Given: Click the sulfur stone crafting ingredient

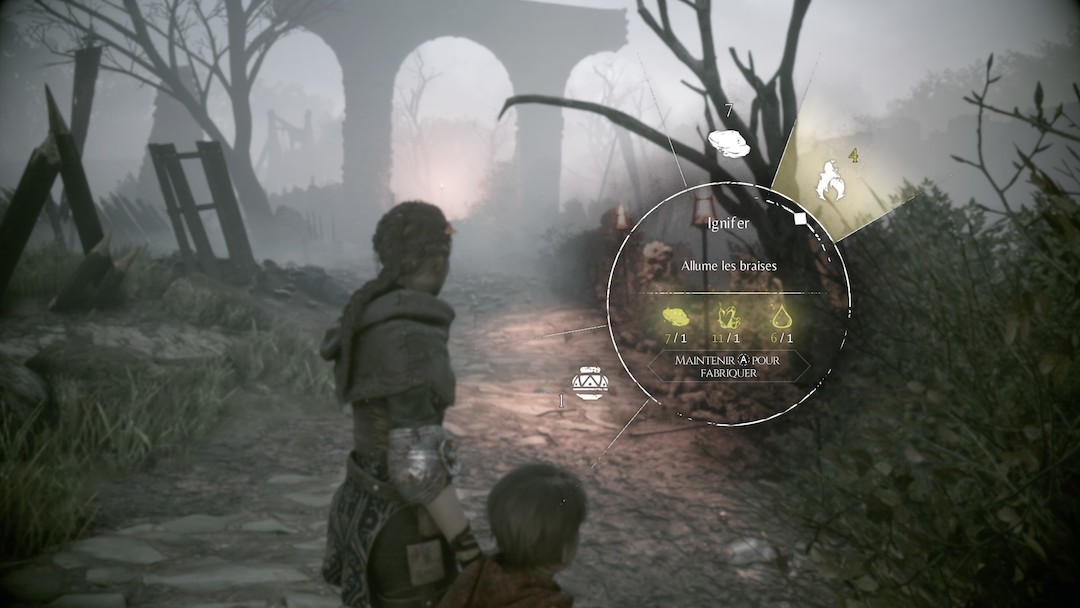Looking at the screenshot, I should tap(677, 317).
